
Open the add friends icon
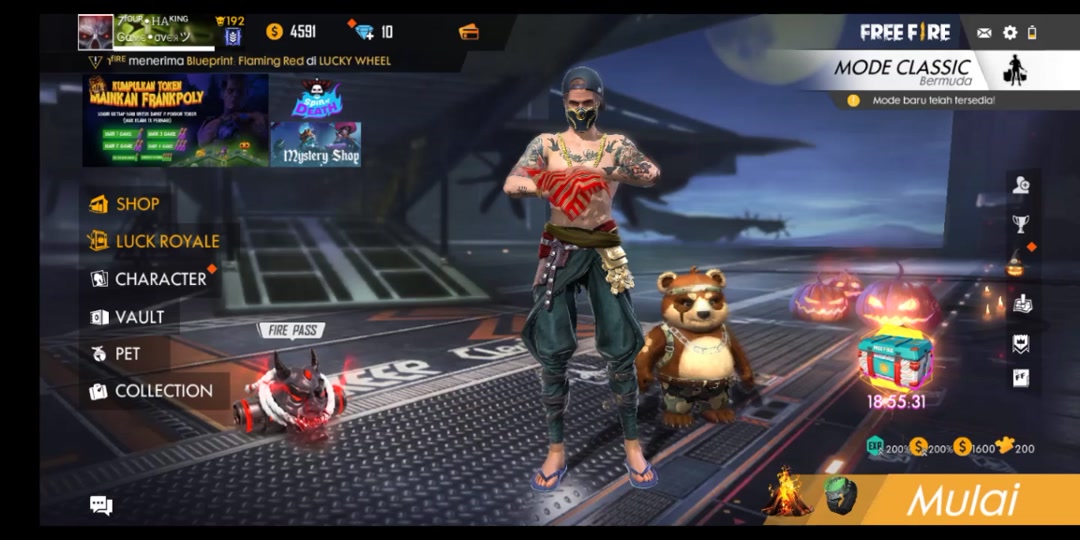[x=1020, y=185]
